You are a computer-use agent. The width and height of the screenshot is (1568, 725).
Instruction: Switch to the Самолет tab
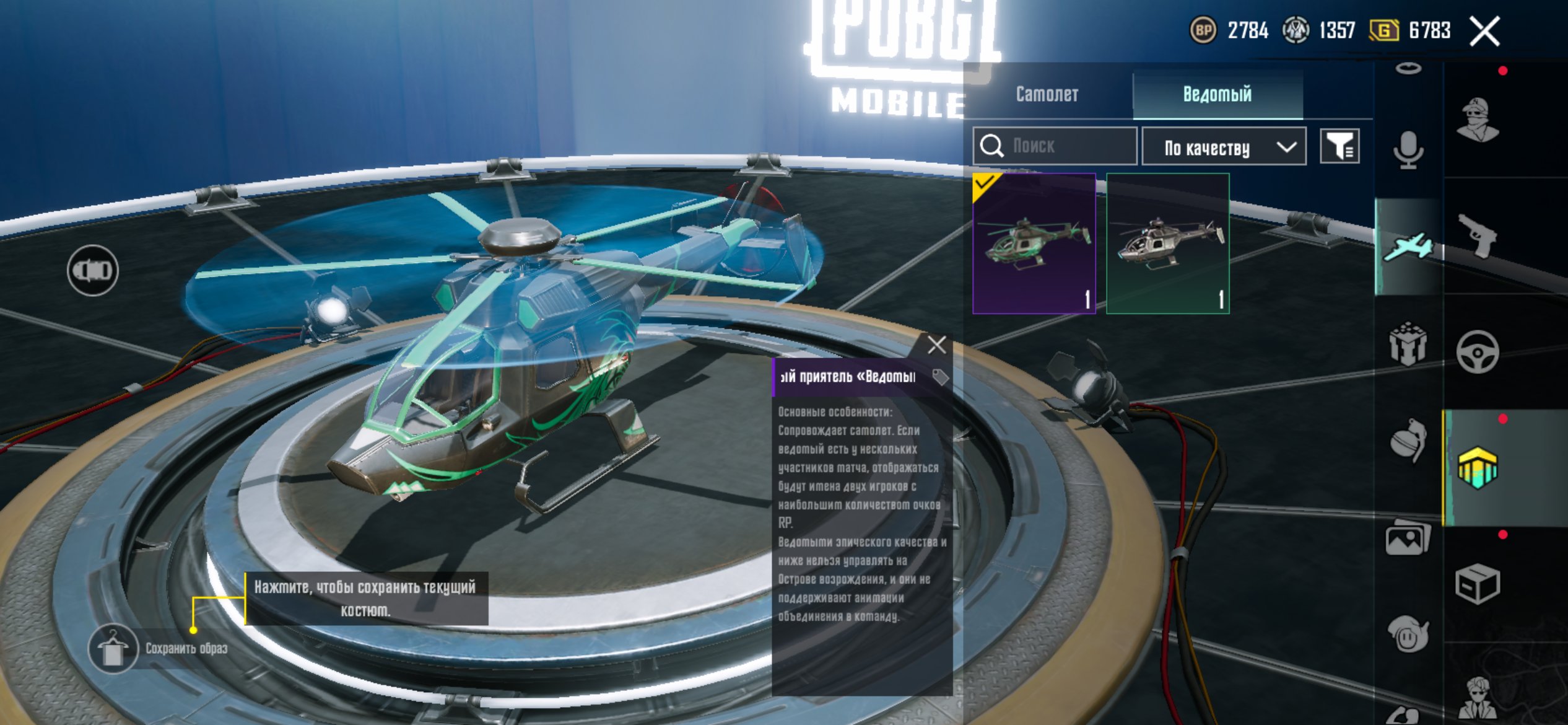click(1047, 94)
